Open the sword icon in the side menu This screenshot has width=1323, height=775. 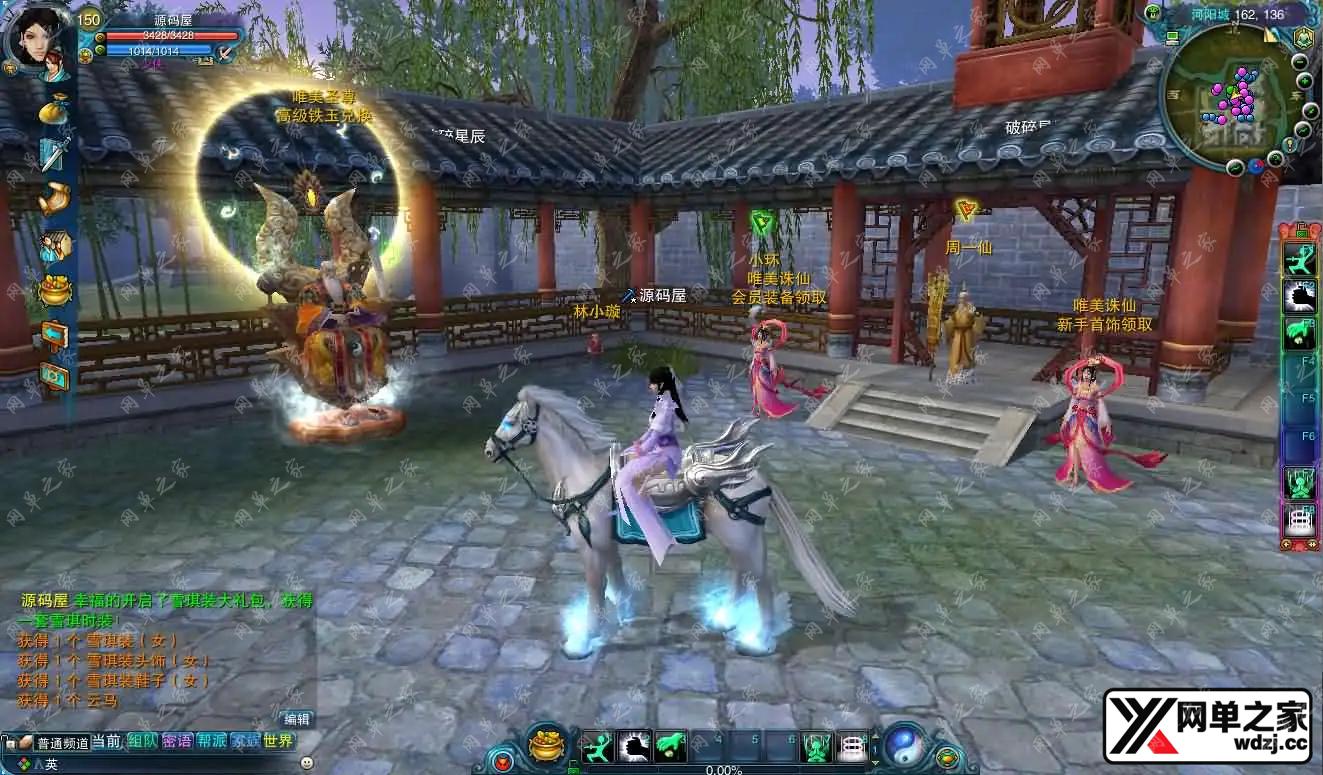pos(54,154)
